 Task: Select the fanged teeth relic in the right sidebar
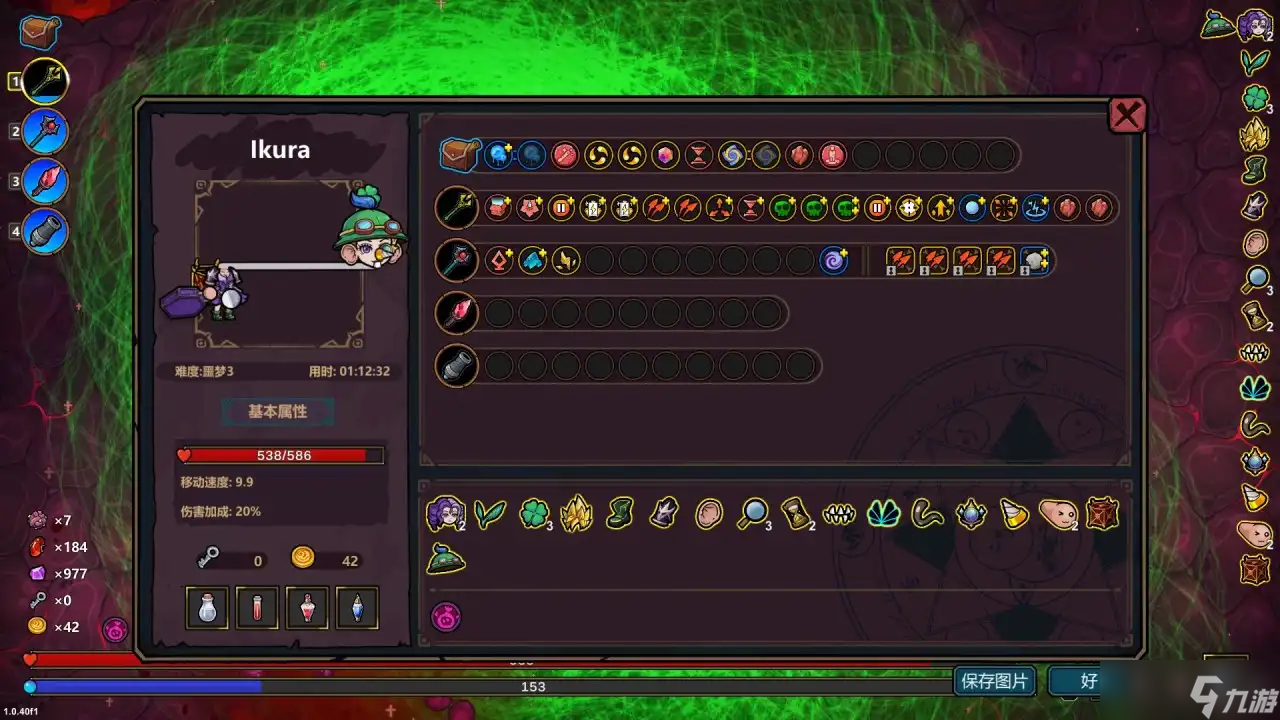1254,352
